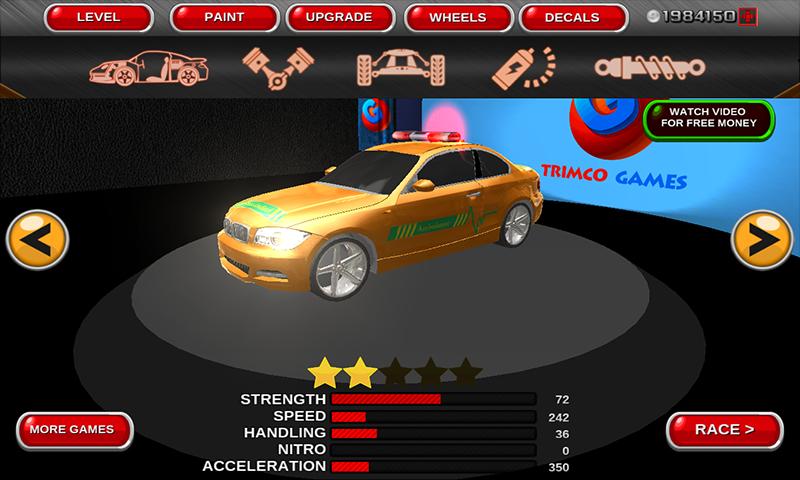
Task: Show the previous car
Action: [x=37, y=240]
